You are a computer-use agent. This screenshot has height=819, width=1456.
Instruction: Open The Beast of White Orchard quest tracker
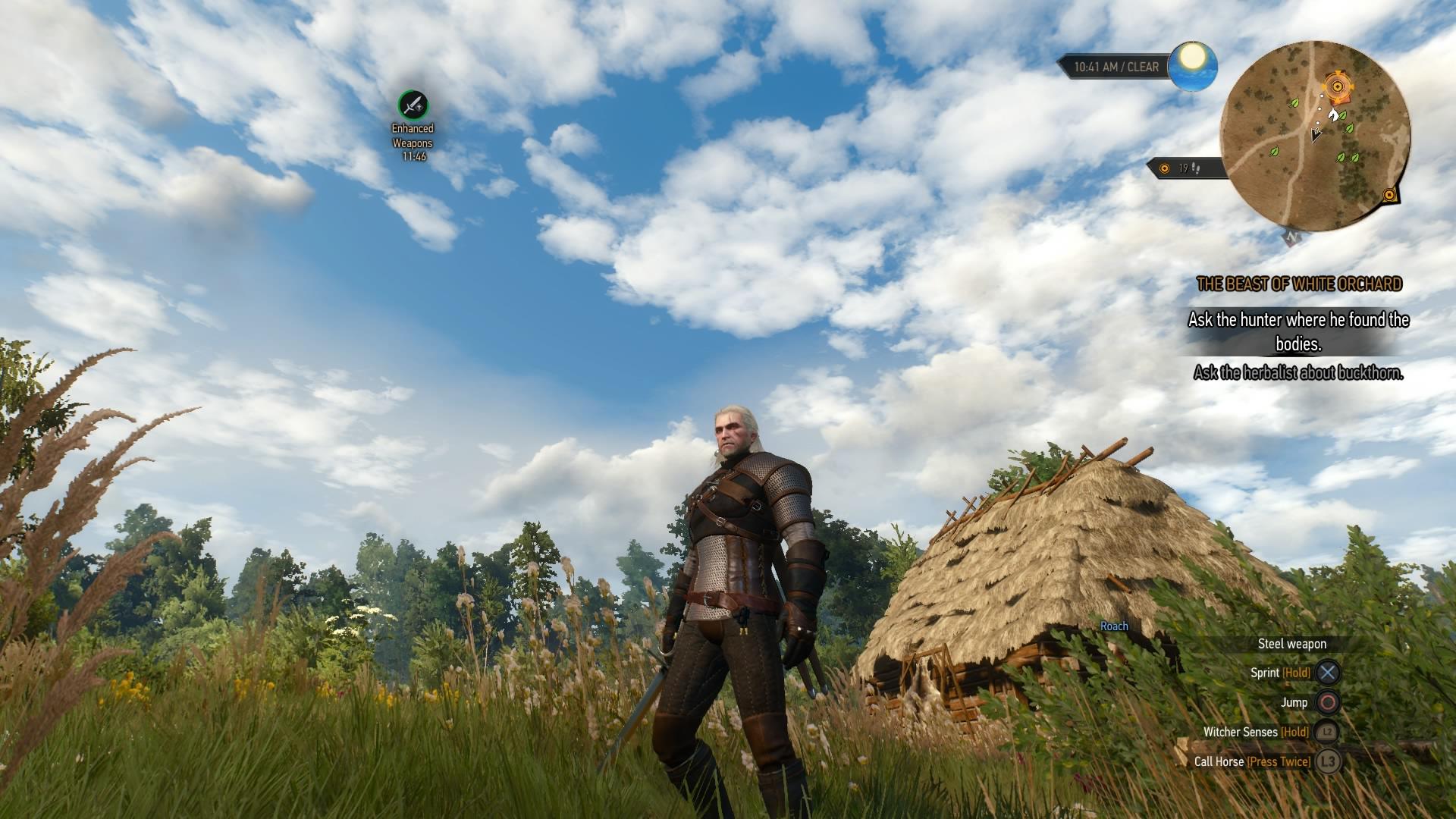tap(1299, 284)
